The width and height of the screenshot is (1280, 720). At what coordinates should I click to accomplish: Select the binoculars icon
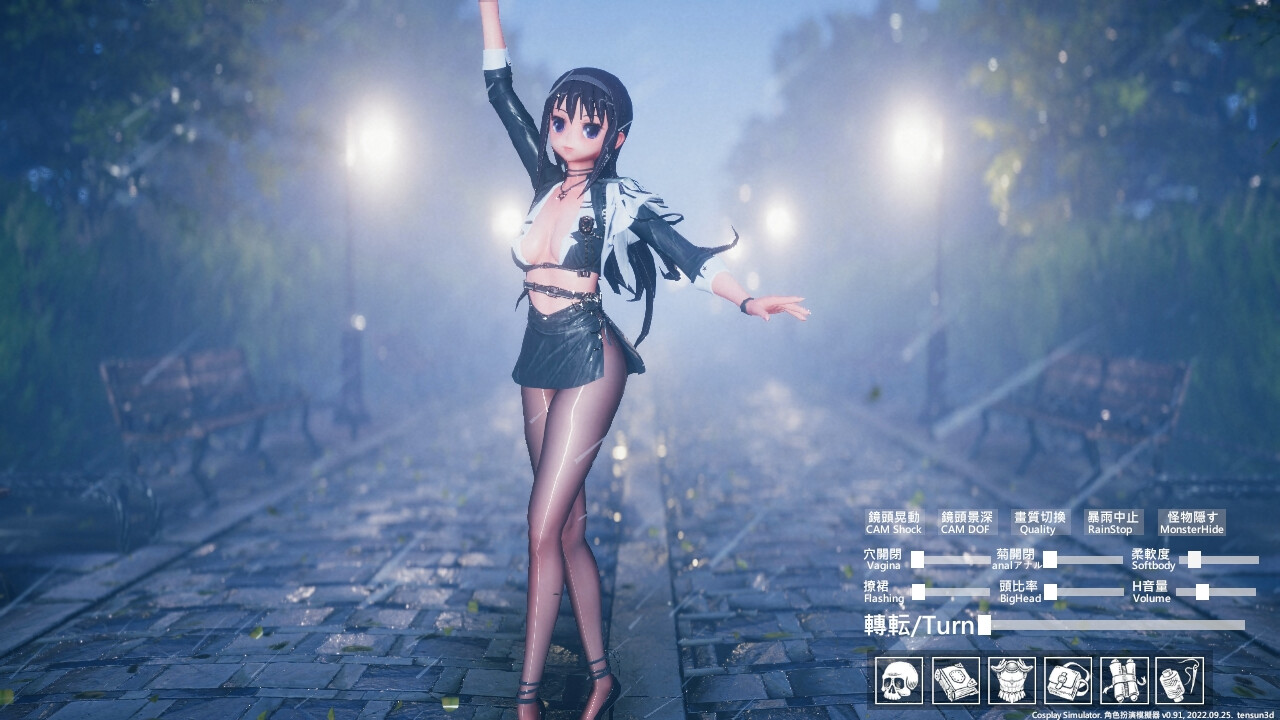(1124, 680)
